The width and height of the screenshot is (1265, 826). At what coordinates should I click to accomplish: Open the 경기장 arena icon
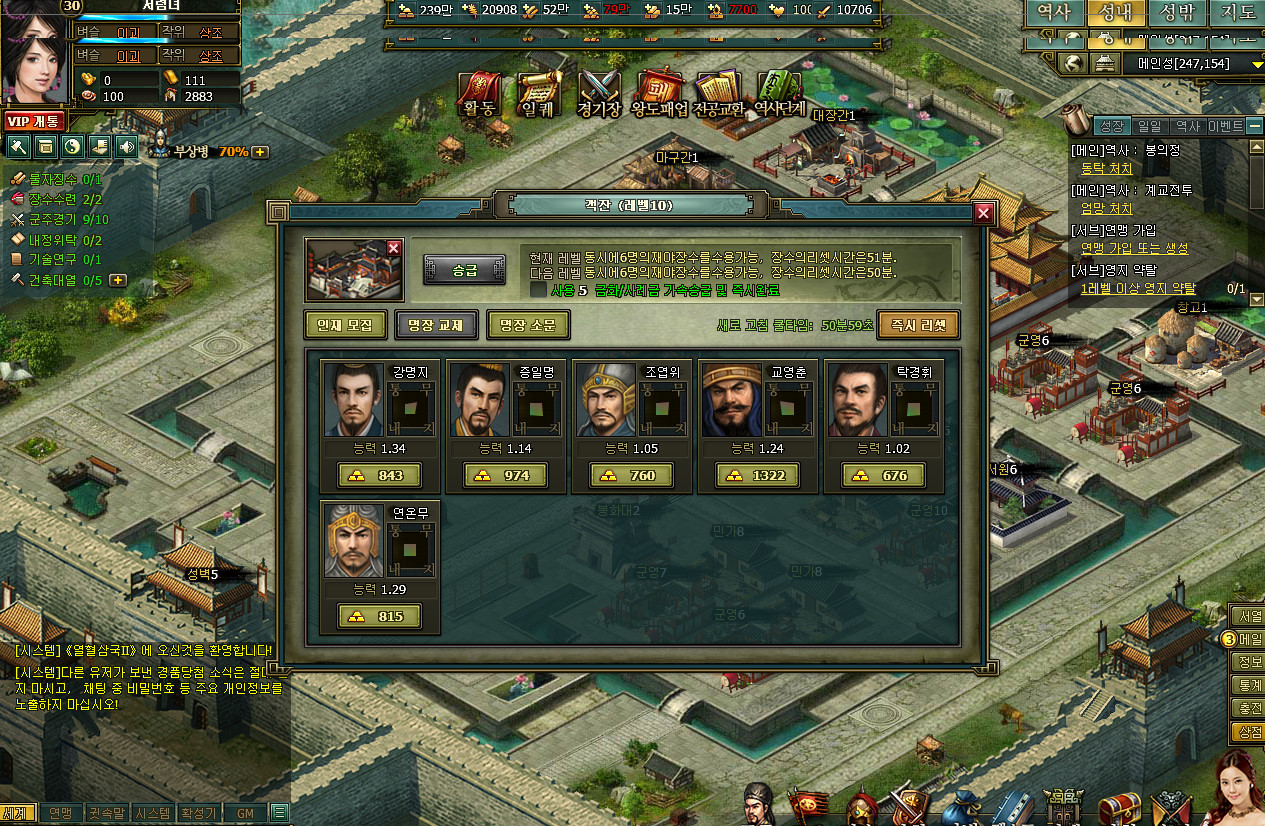(599, 95)
